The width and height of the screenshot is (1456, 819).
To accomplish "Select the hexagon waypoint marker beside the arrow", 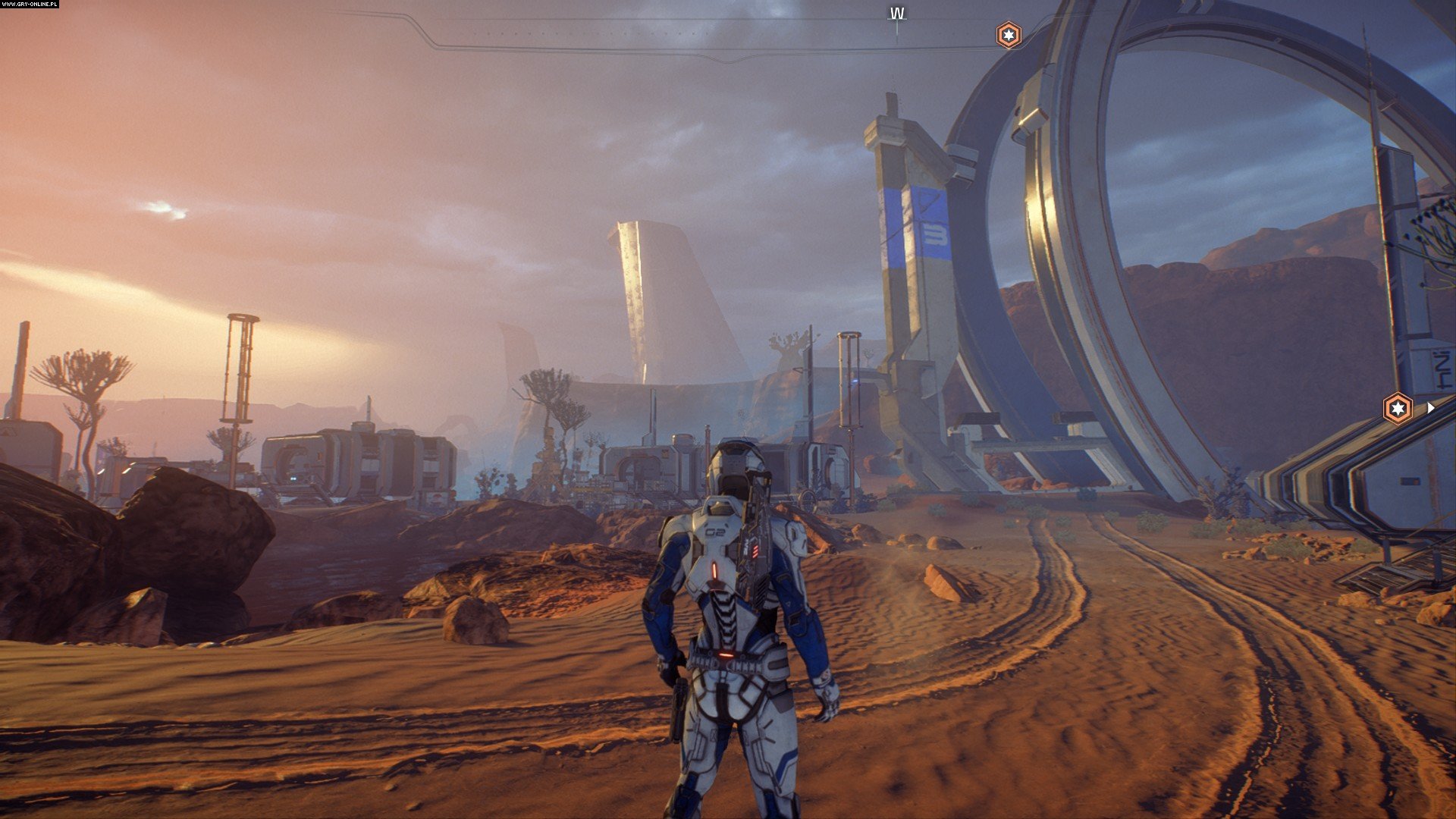I will [x=1397, y=409].
